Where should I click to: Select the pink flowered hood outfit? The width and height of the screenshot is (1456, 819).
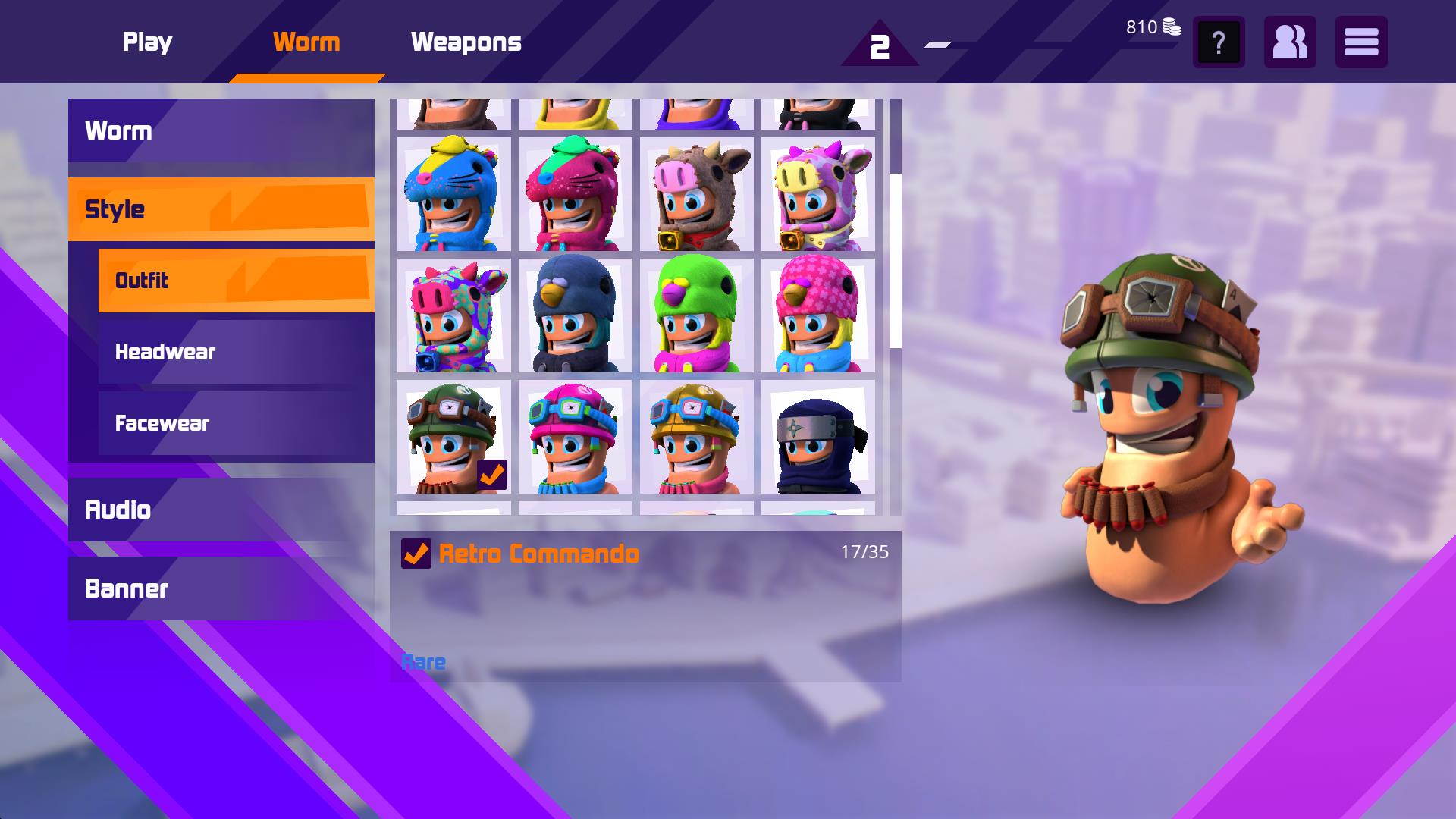[817, 315]
